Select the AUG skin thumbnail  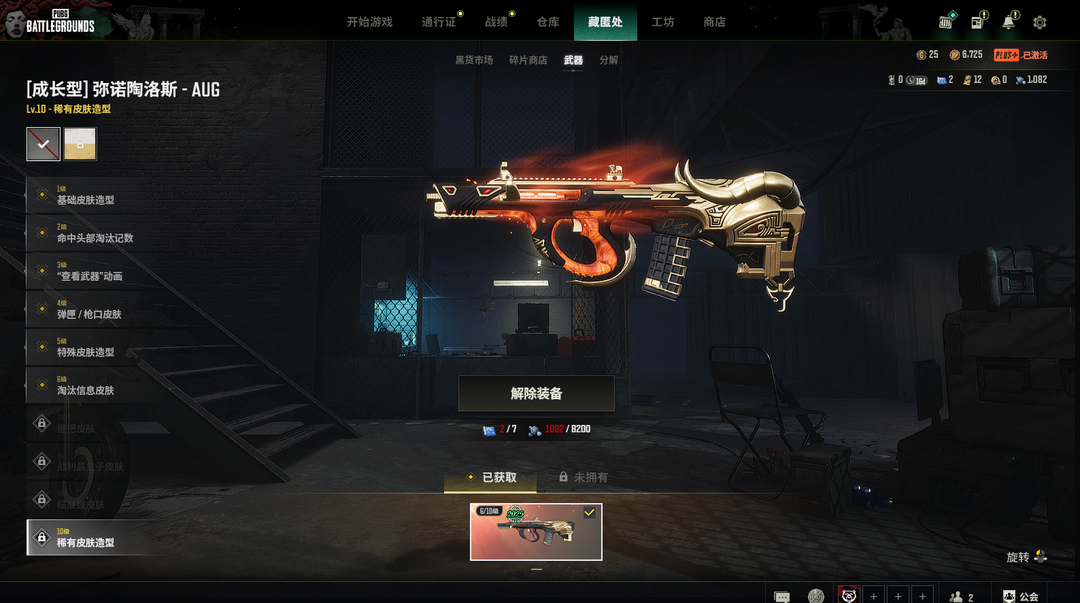pyautogui.click(x=536, y=532)
